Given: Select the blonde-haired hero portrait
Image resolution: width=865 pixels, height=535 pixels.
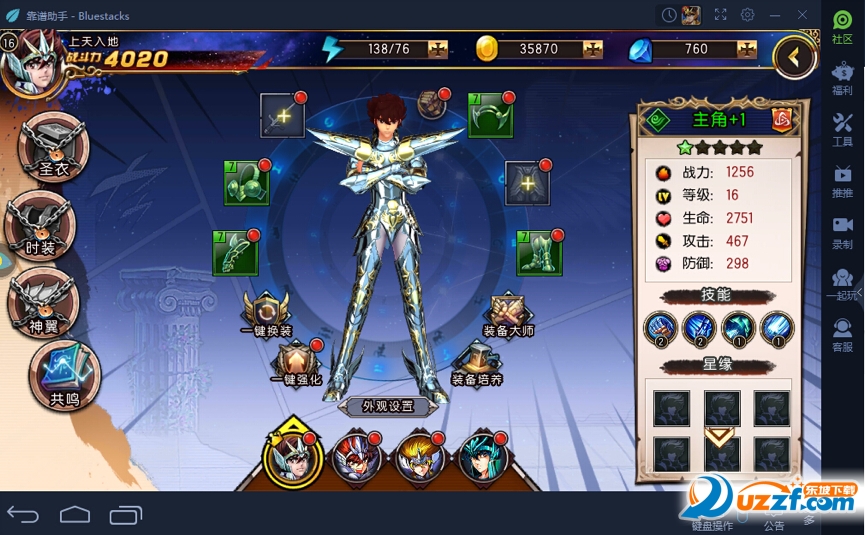Looking at the screenshot, I should [421, 459].
